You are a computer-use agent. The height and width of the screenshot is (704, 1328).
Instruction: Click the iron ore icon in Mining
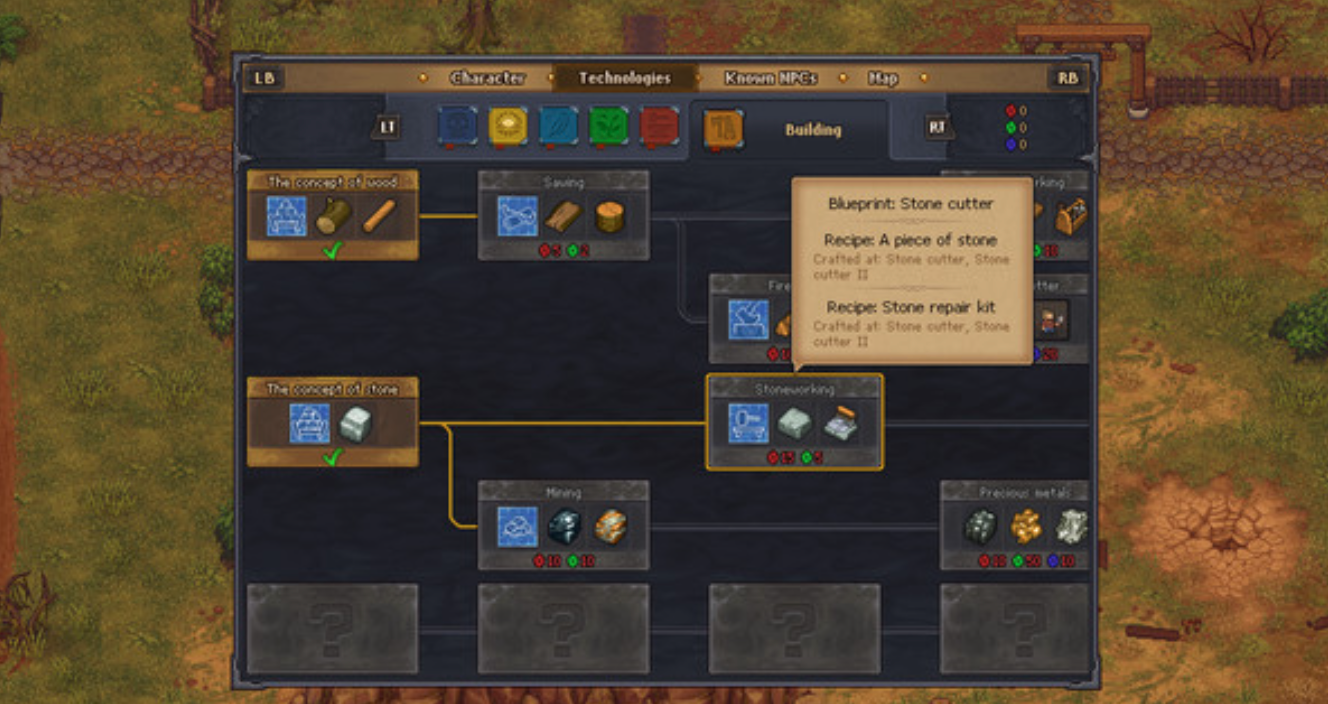point(564,527)
